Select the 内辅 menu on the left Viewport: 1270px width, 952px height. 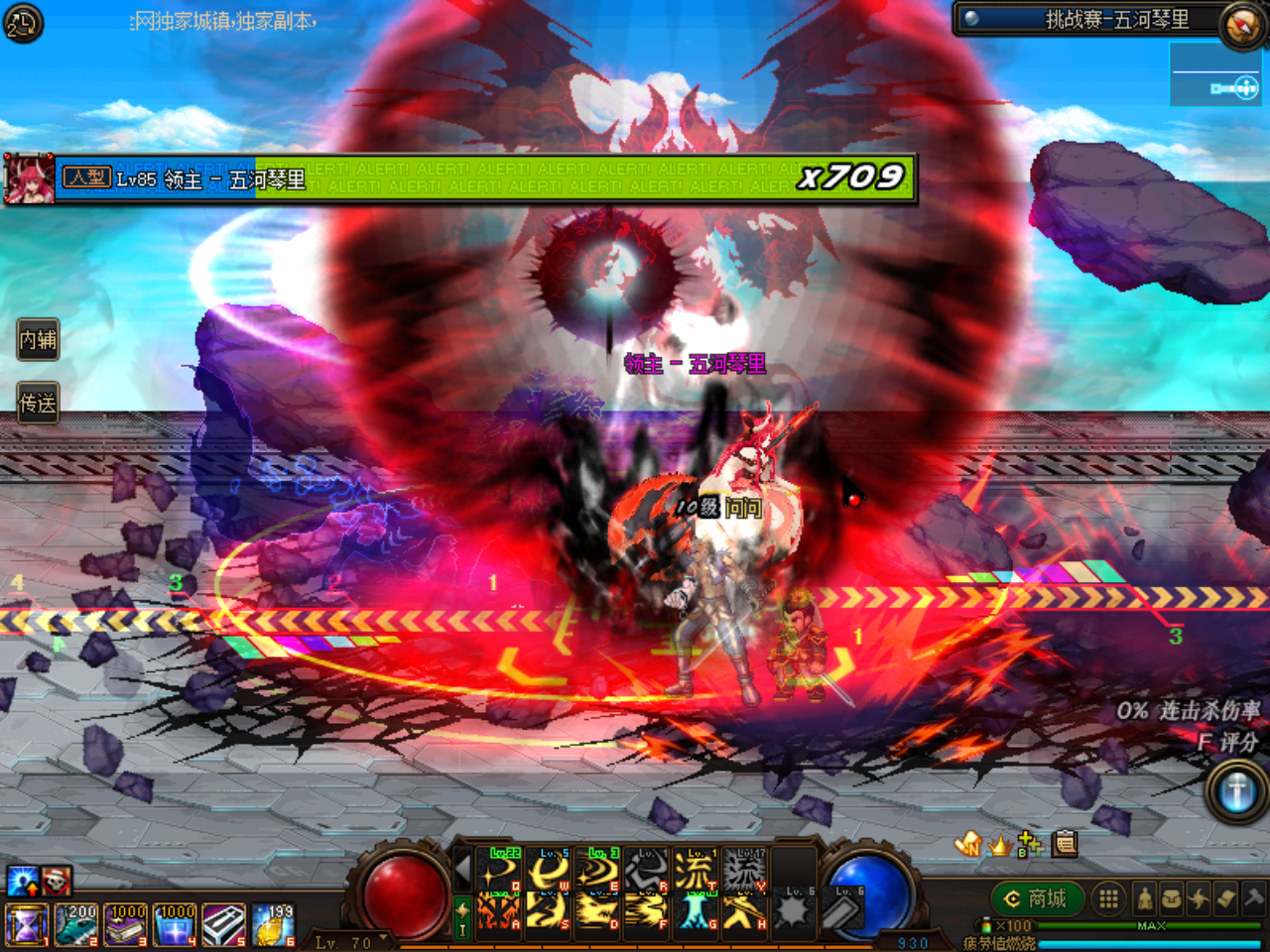click(x=38, y=339)
